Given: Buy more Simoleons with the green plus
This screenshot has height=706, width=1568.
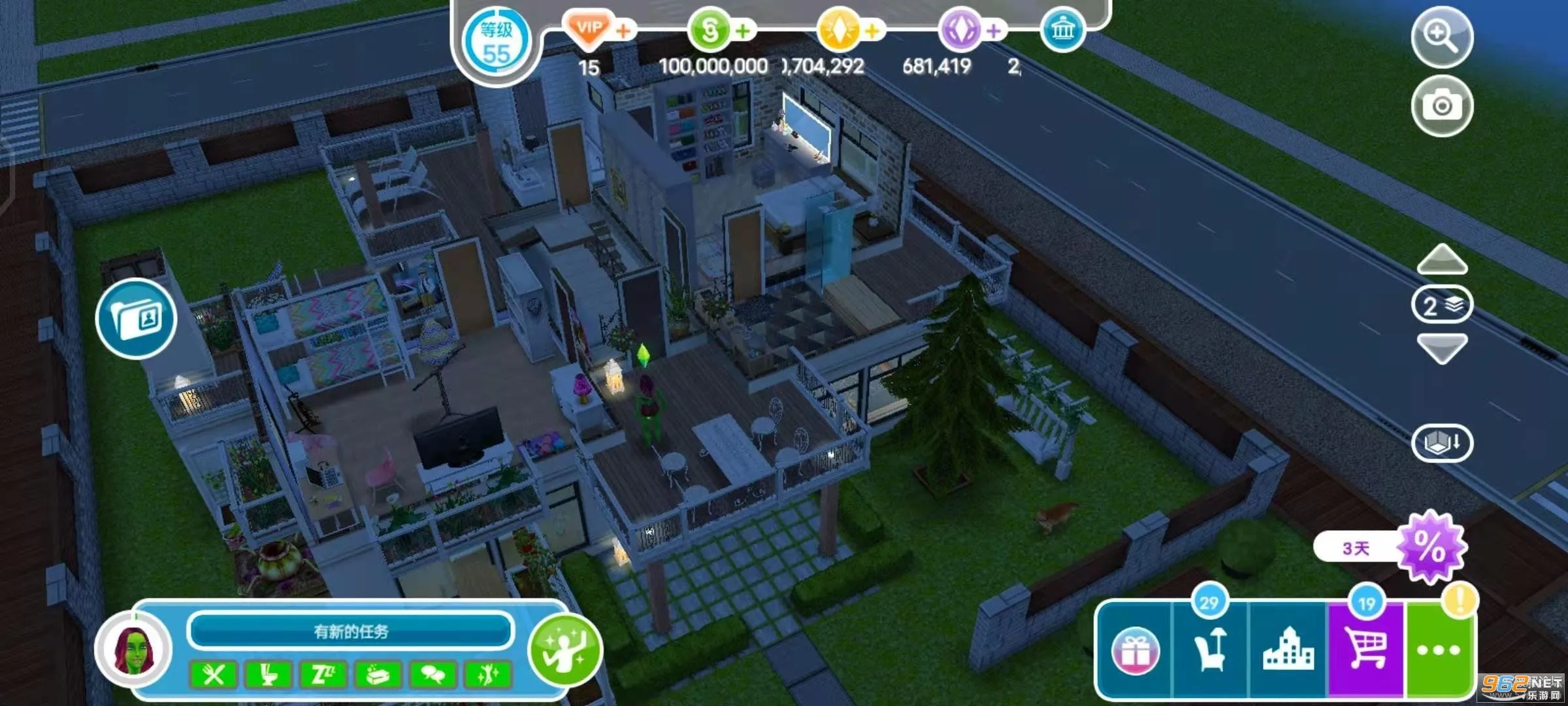Looking at the screenshot, I should pyautogui.click(x=743, y=30).
